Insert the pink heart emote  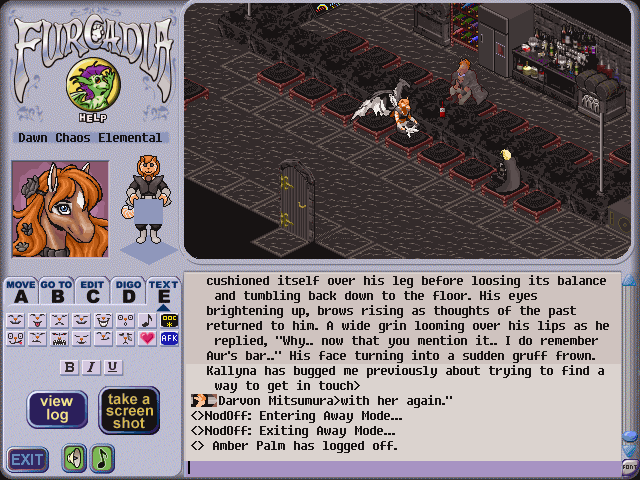[147, 338]
